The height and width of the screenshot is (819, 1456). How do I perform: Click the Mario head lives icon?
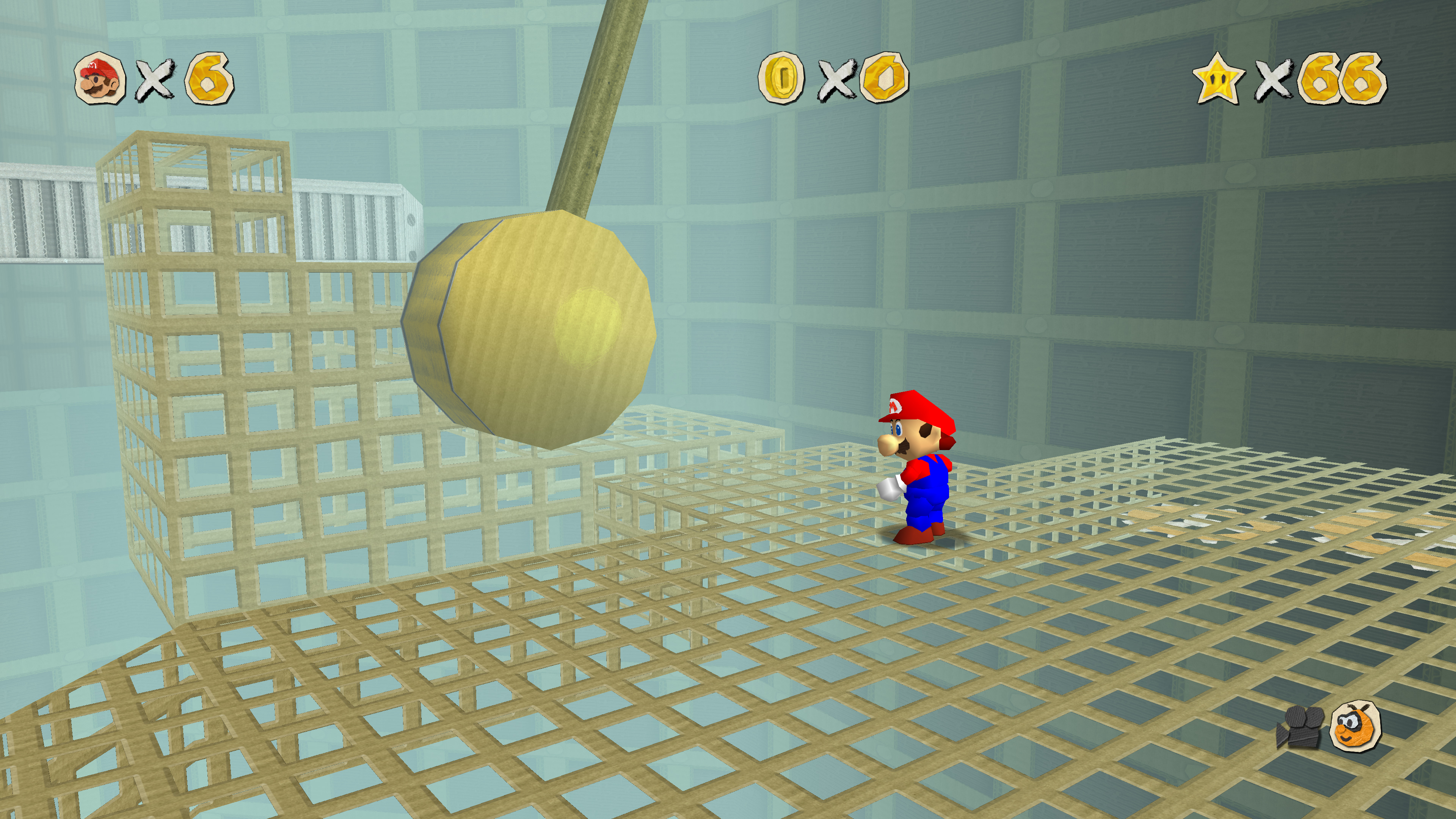100,78
